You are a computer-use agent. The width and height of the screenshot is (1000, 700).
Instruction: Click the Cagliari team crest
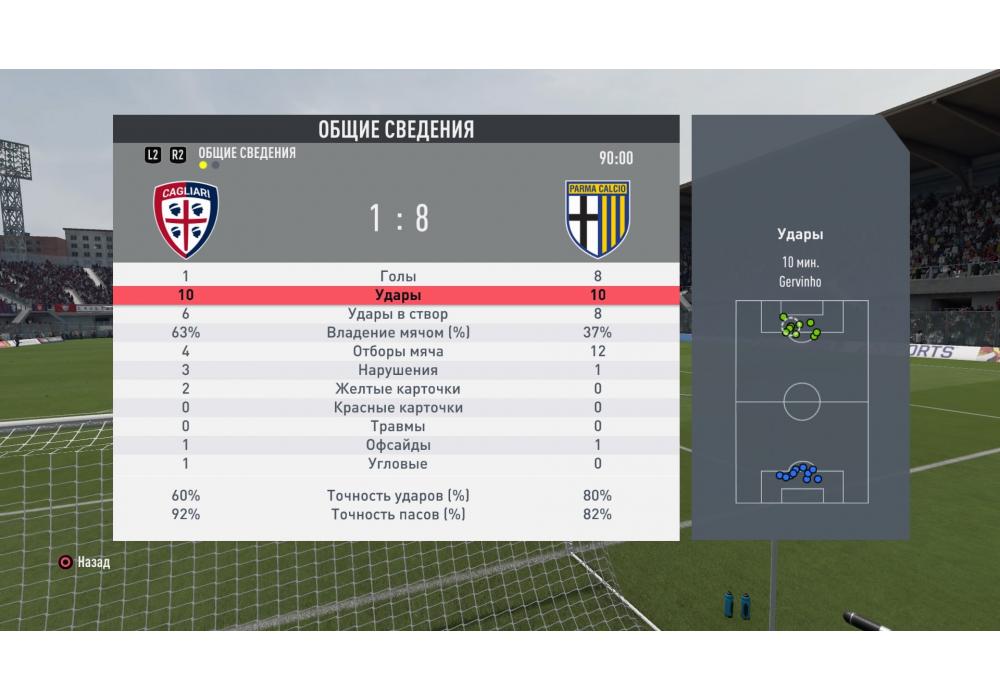pyautogui.click(x=186, y=219)
